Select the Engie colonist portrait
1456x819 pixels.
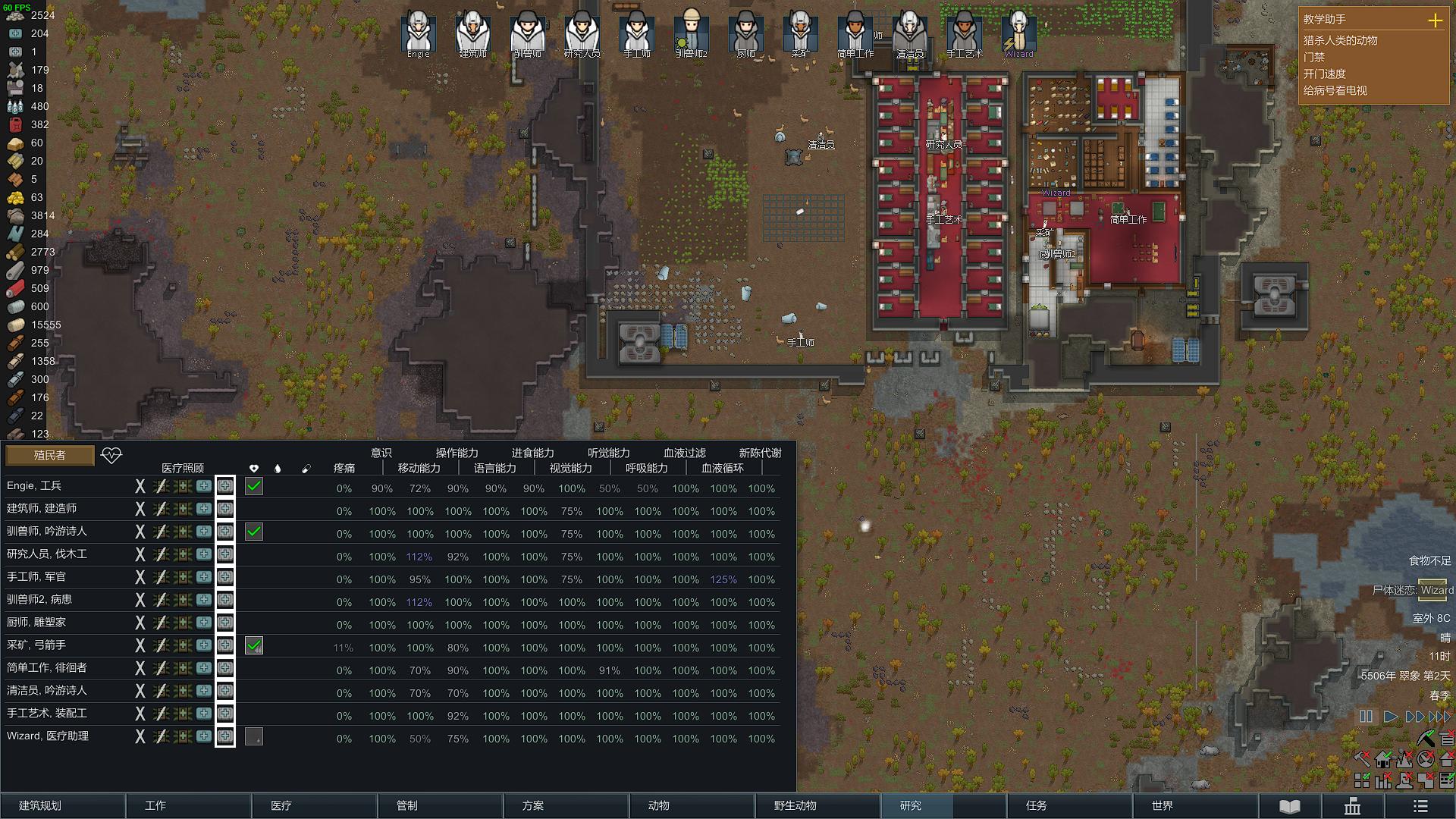[x=419, y=33]
